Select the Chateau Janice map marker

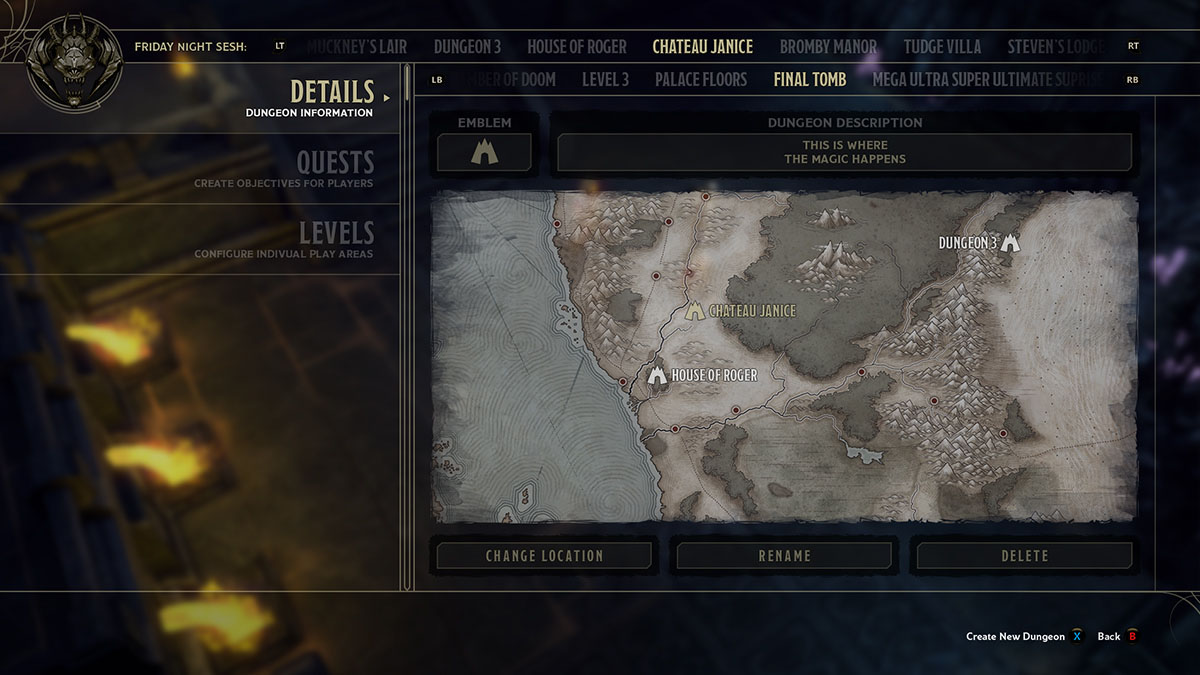tap(695, 311)
